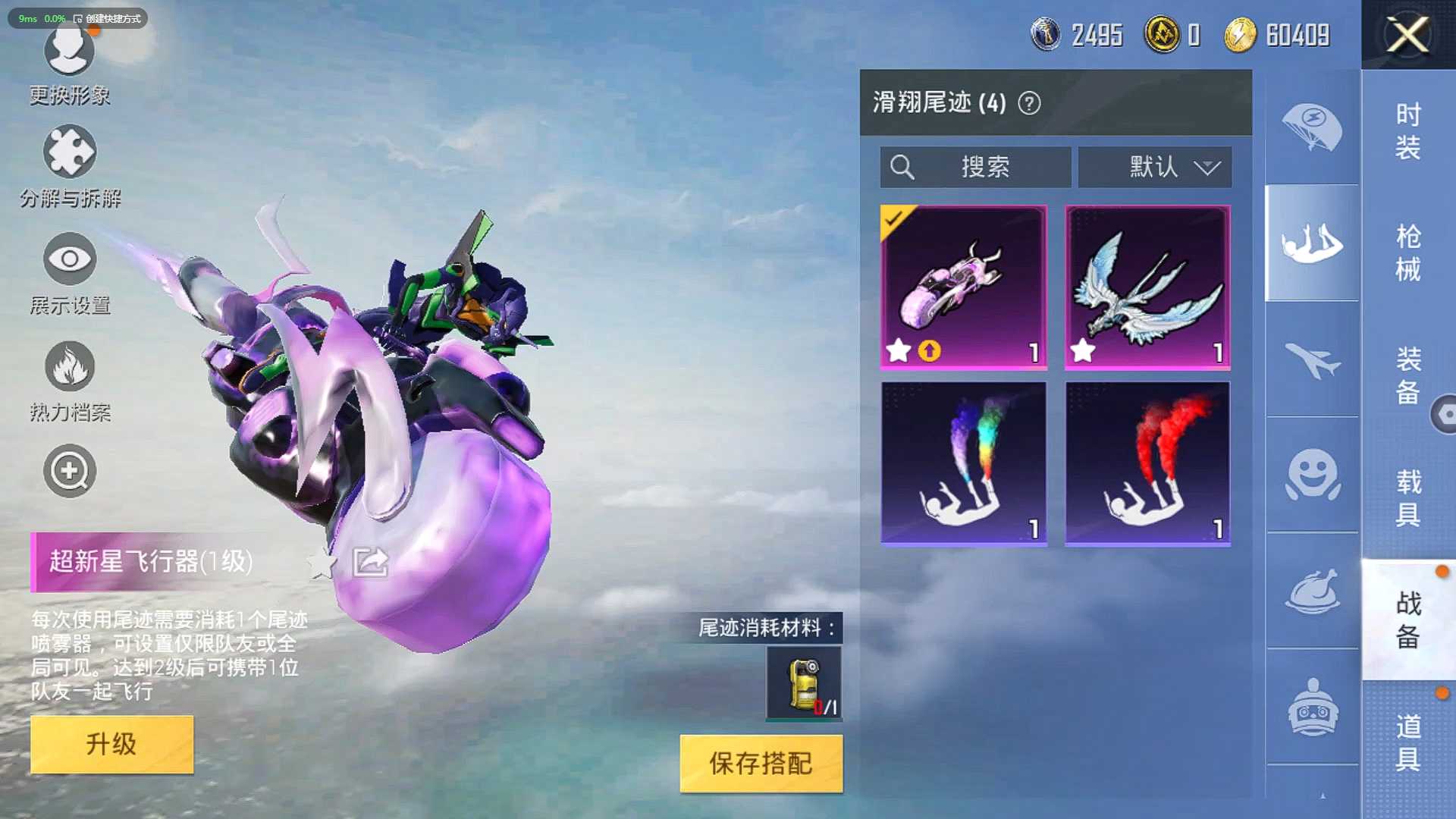The width and height of the screenshot is (1456, 819).
Task: Switch to the 载具 vehicles tab
Action: click(x=1407, y=497)
